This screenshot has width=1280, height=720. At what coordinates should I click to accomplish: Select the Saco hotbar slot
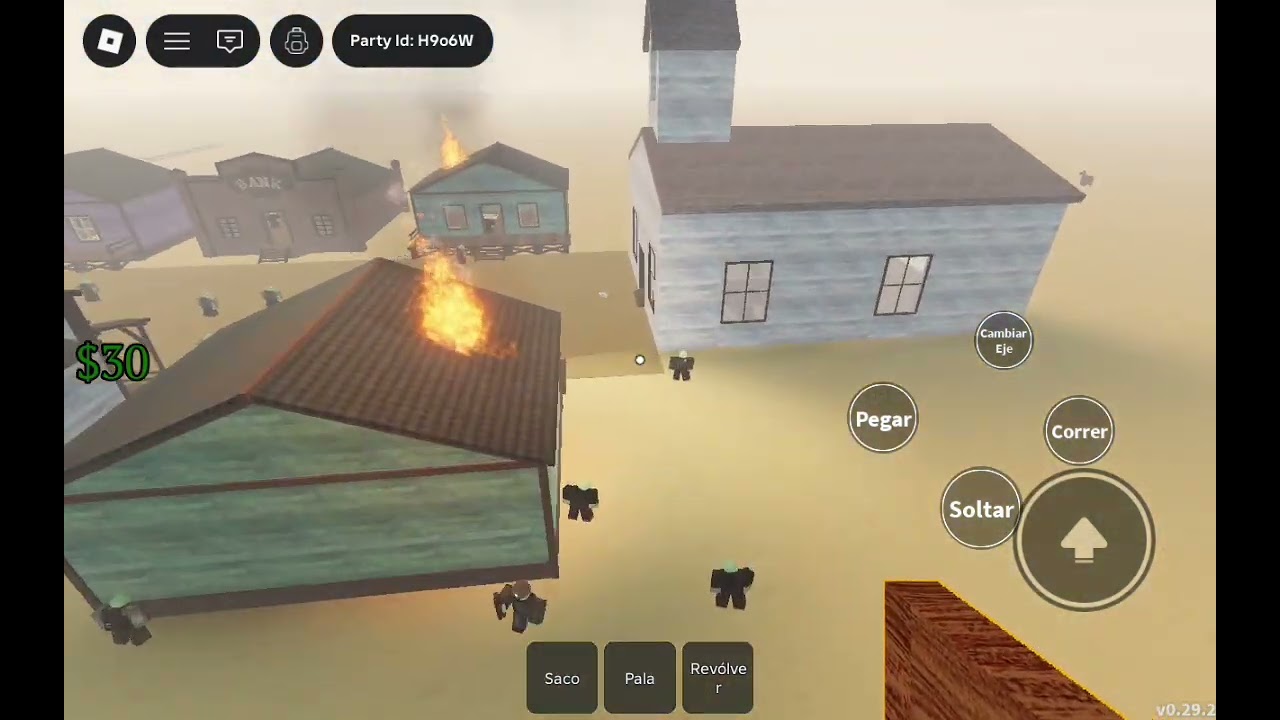[x=562, y=678]
